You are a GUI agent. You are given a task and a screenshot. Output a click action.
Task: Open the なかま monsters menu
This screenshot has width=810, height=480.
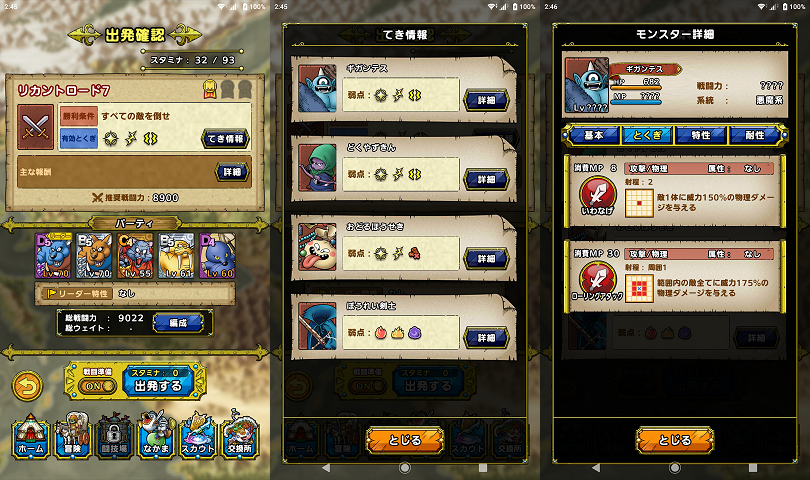pyautogui.click(x=153, y=436)
